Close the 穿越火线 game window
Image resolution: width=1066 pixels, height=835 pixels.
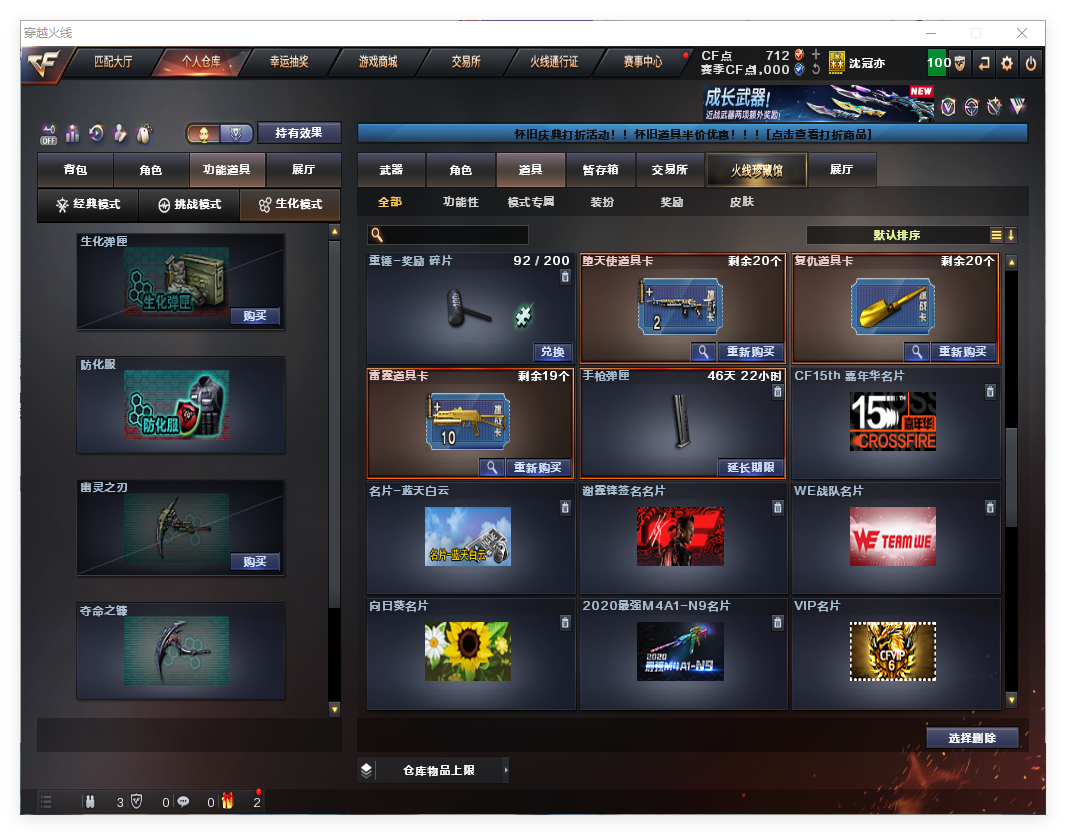coord(1023,33)
